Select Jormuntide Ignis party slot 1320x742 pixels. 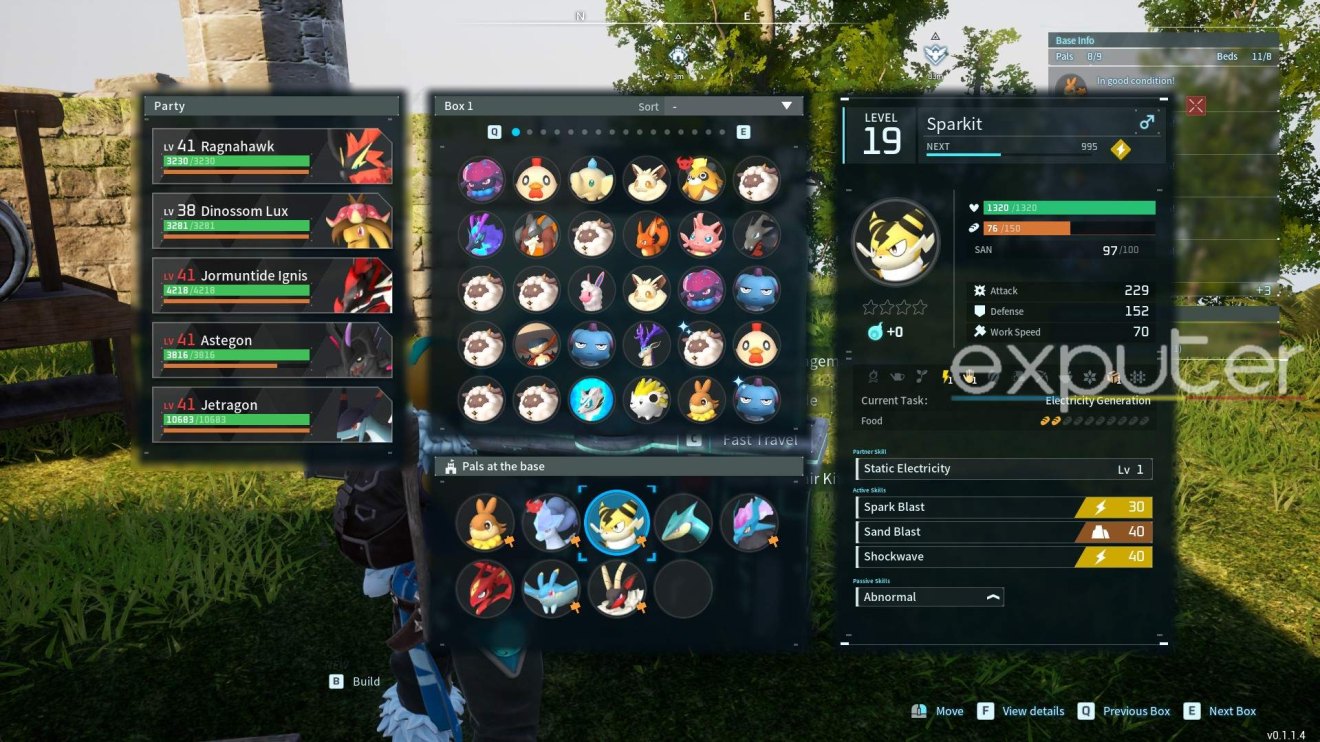271,285
